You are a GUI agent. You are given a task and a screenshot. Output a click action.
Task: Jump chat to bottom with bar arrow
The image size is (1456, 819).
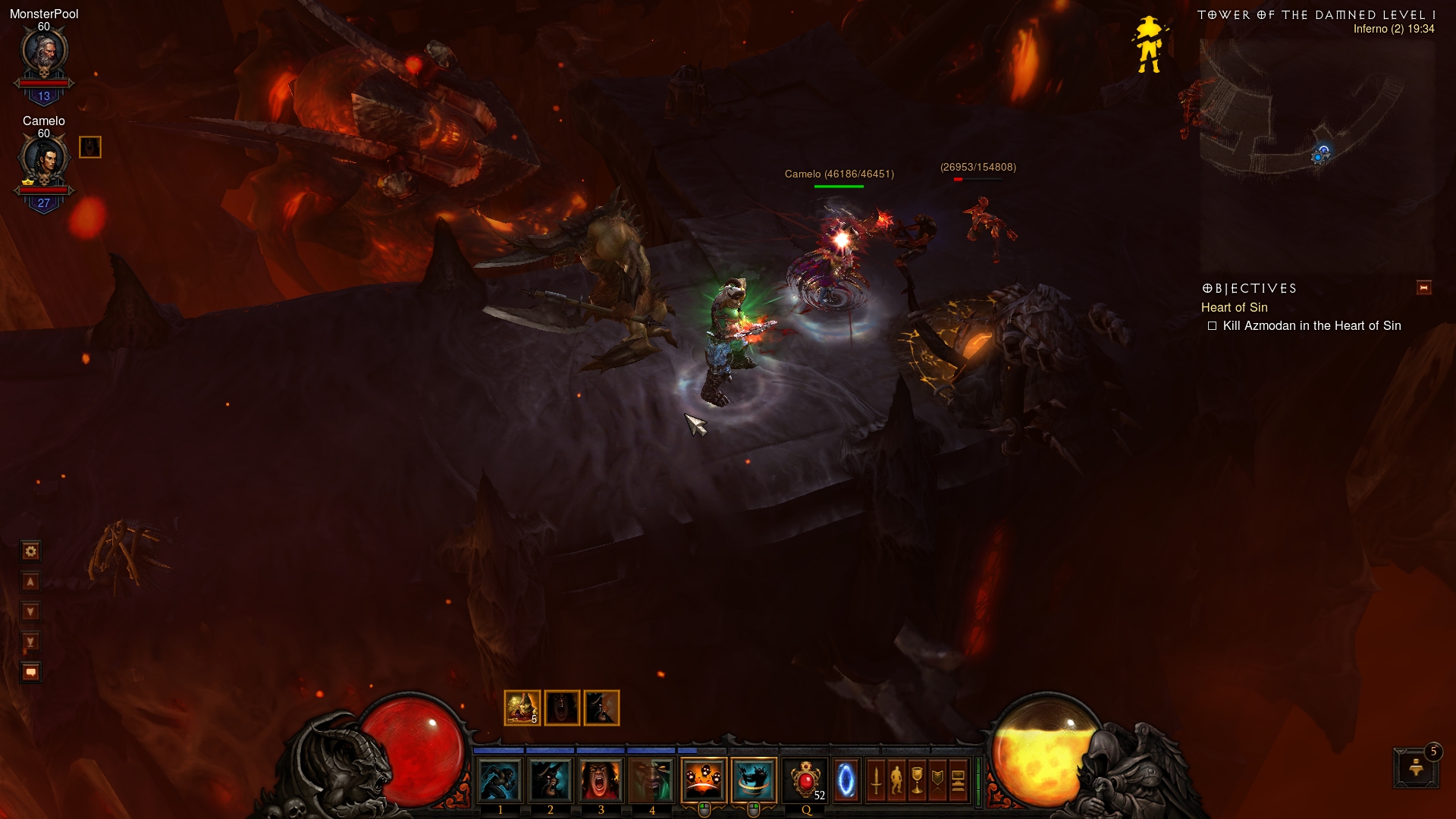[31, 642]
